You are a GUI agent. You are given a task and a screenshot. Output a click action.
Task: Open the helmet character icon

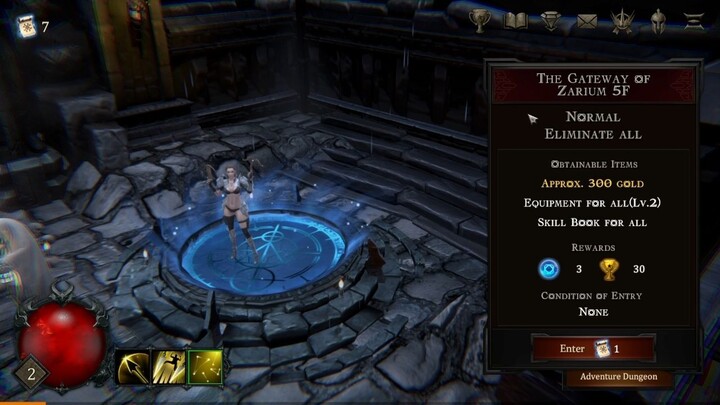658,20
